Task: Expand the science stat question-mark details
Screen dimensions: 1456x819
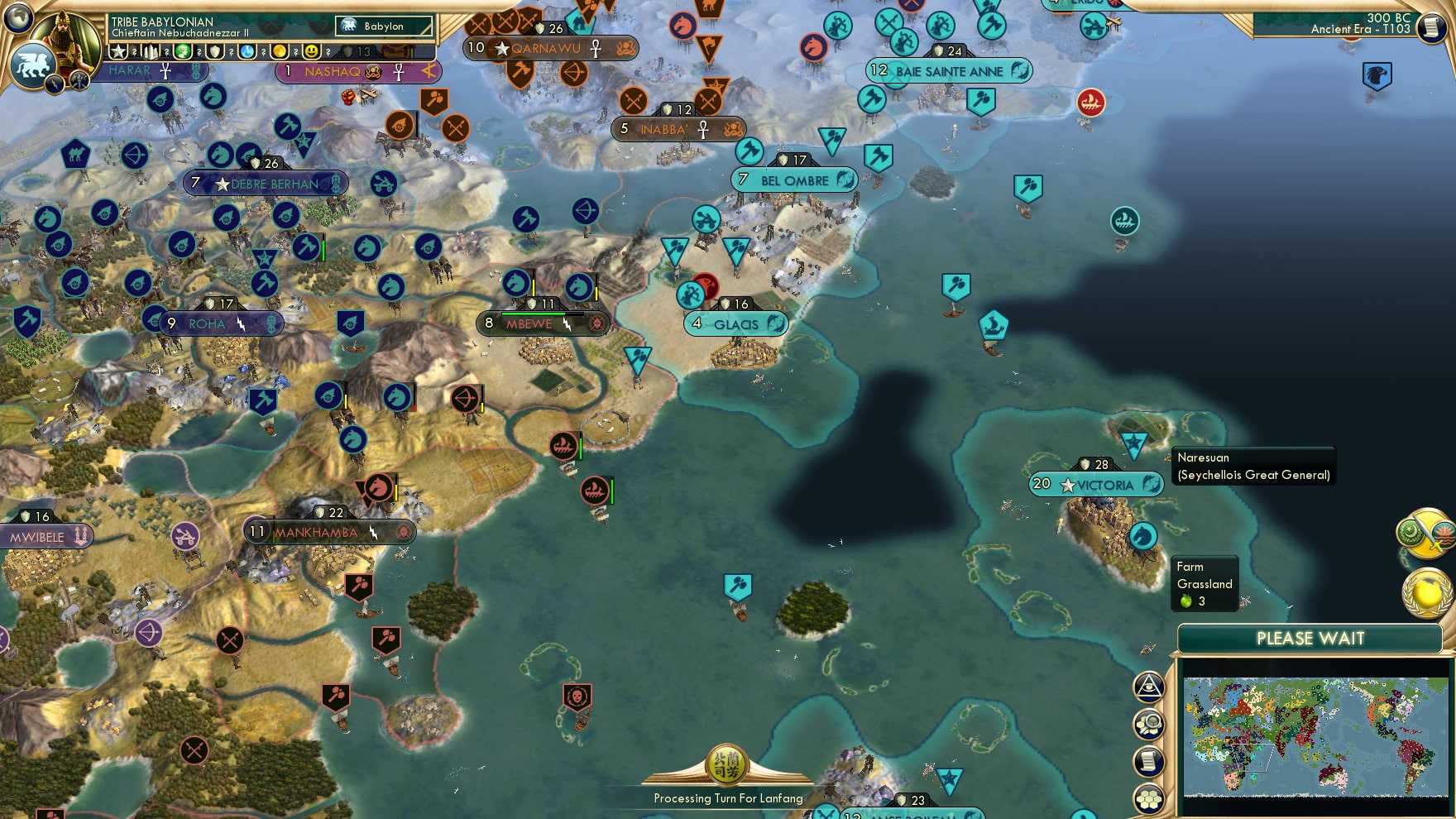Action: coord(262,52)
